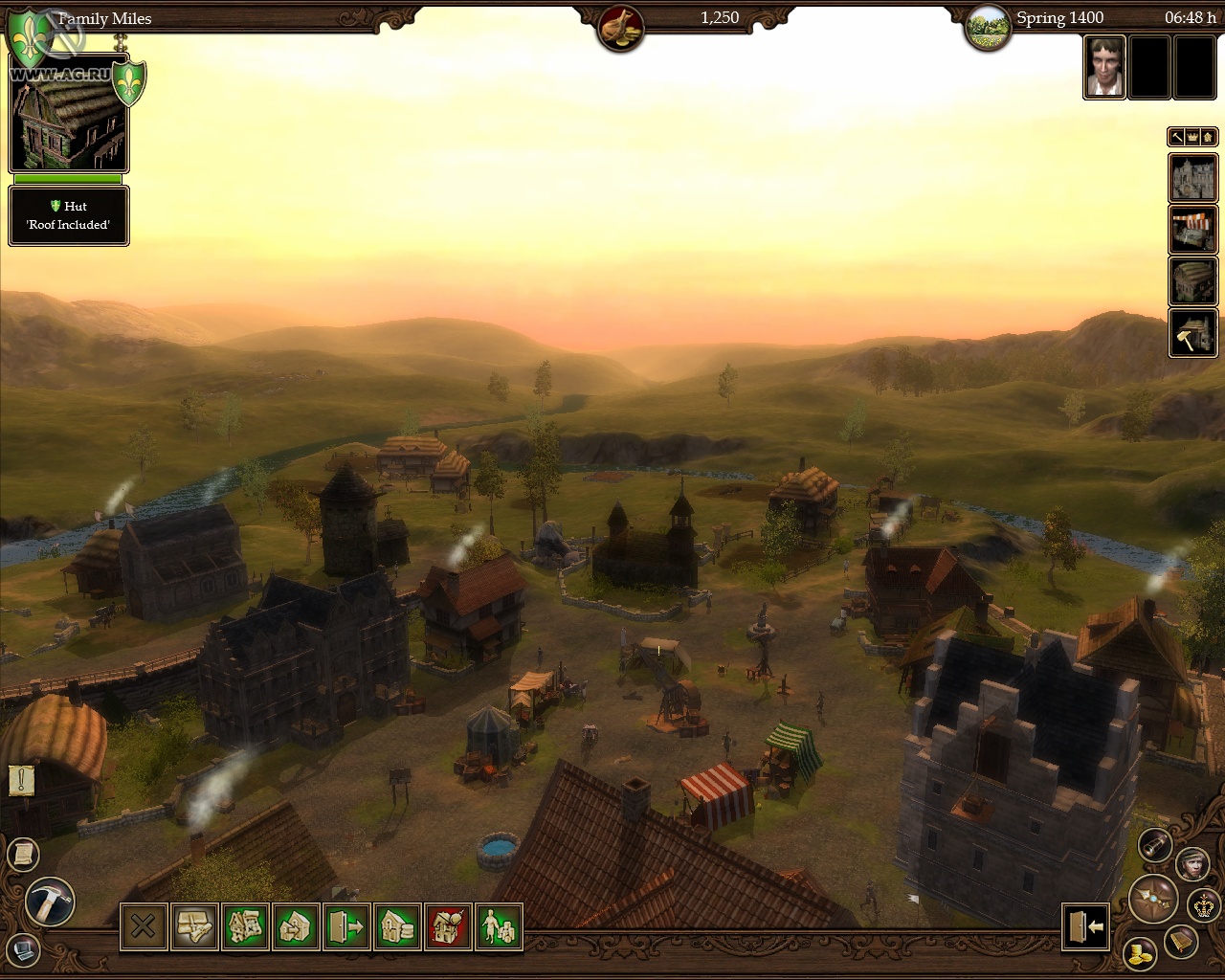Select the hire workers icon
Viewport: 1225px width, 980px height.
click(499, 926)
